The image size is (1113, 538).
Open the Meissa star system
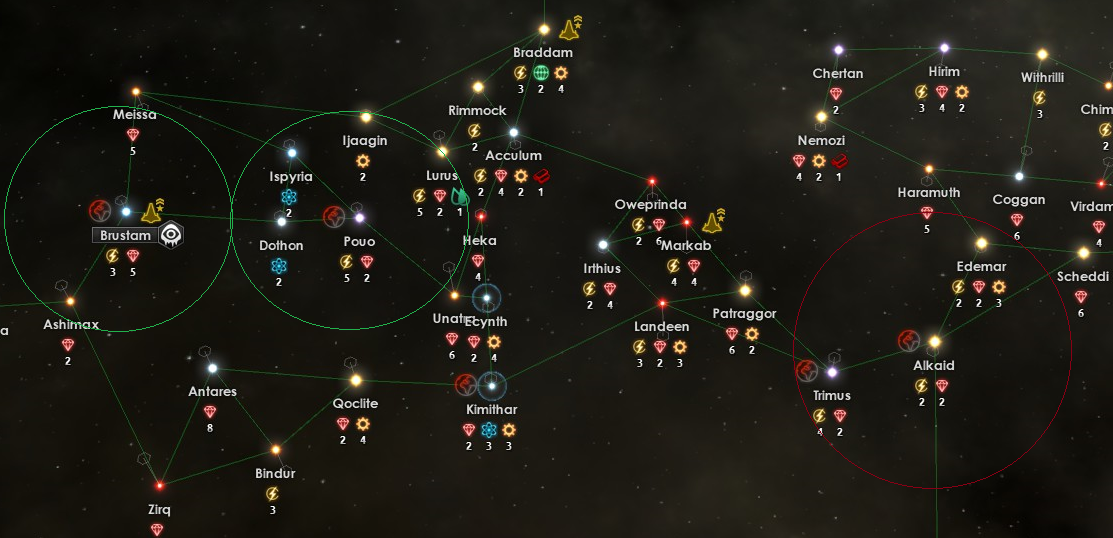(136, 93)
